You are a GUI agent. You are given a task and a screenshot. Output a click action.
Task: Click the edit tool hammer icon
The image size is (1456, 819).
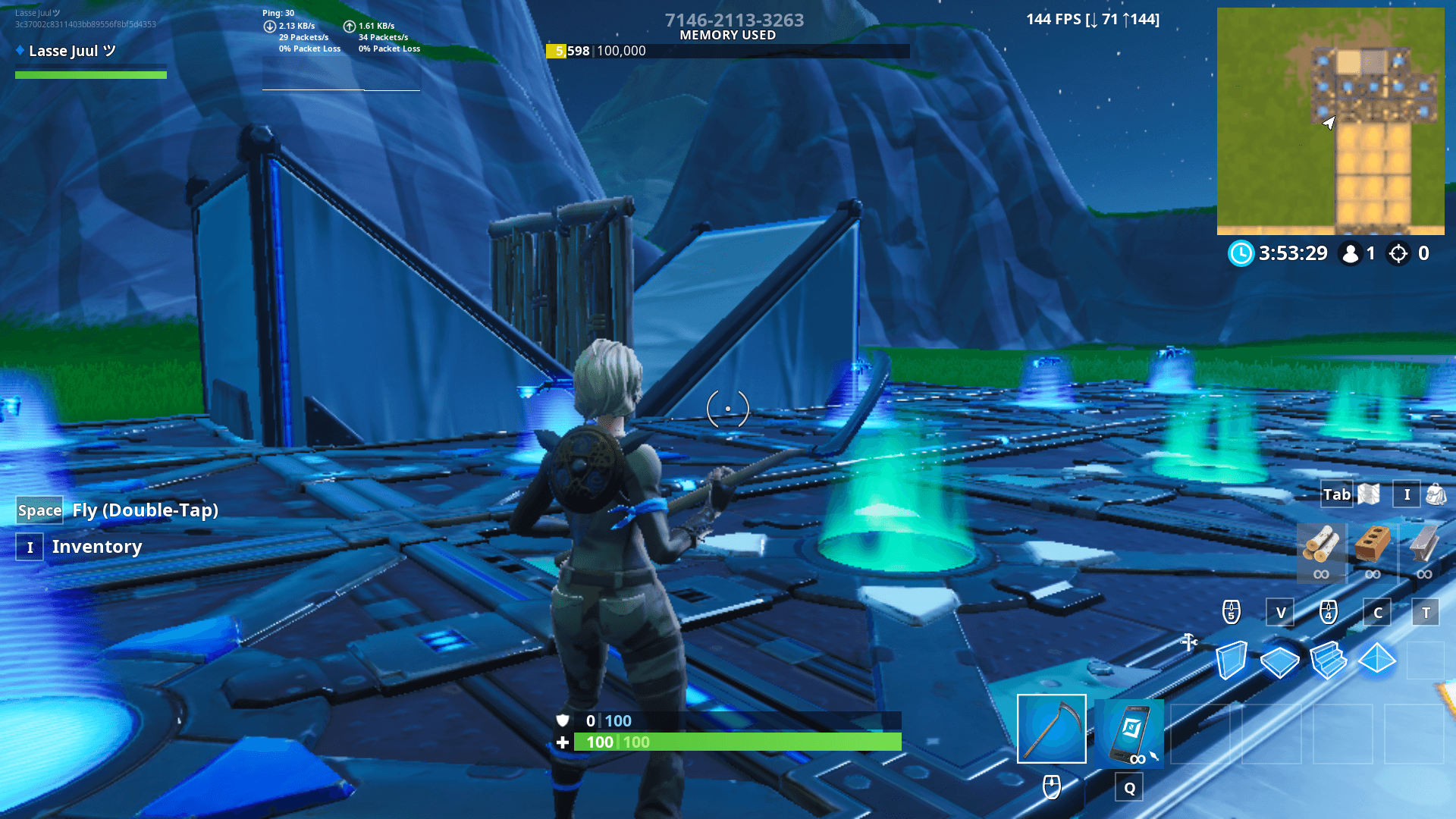click(1188, 643)
